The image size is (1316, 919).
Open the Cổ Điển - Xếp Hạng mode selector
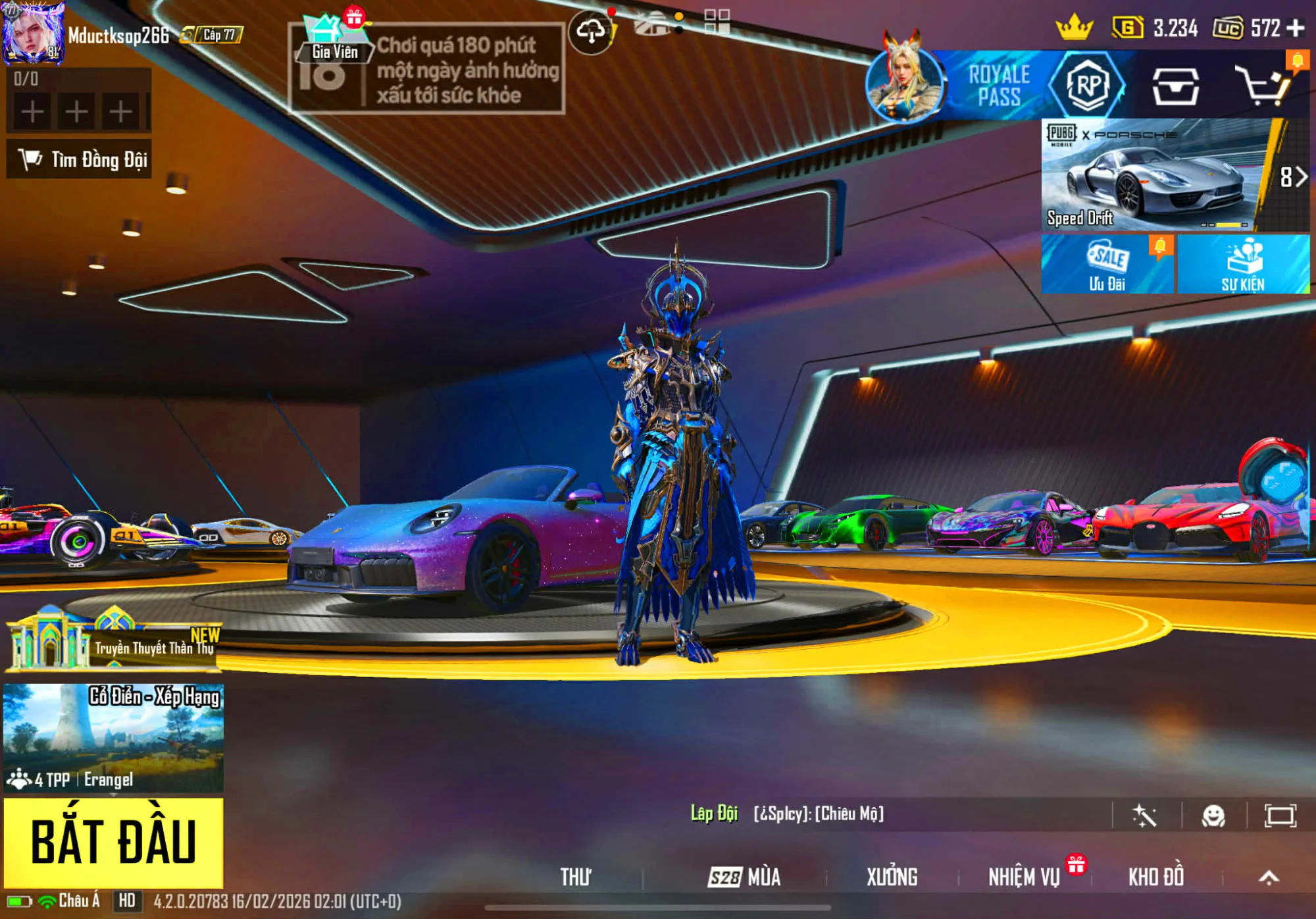pyautogui.click(x=113, y=737)
